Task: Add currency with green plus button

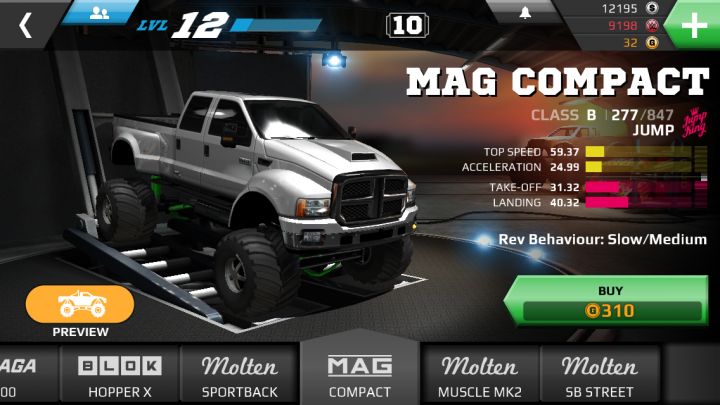Action: (x=693, y=24)
